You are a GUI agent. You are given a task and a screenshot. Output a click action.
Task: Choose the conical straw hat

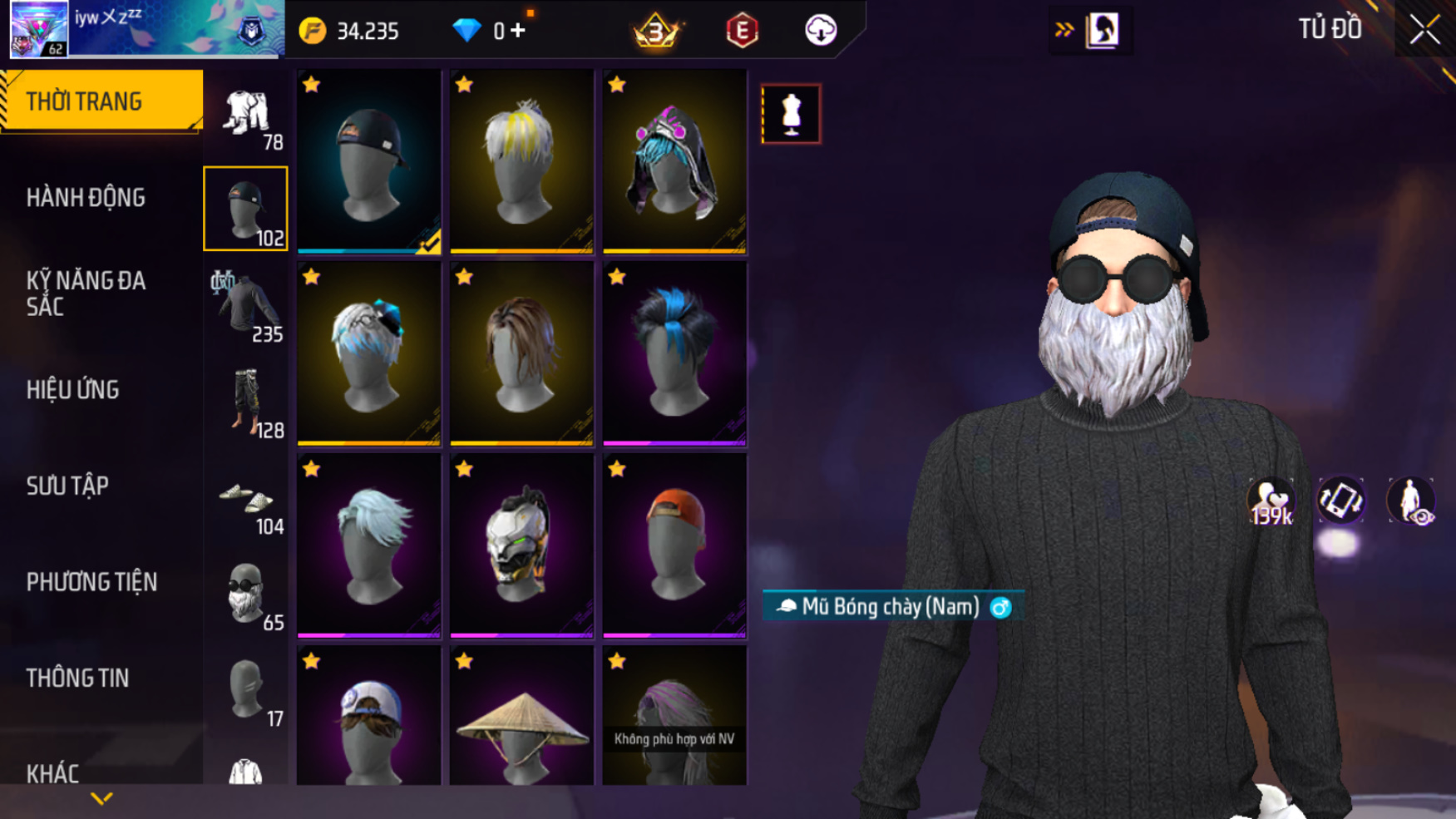pyautogui.click(x=521, y=720)
